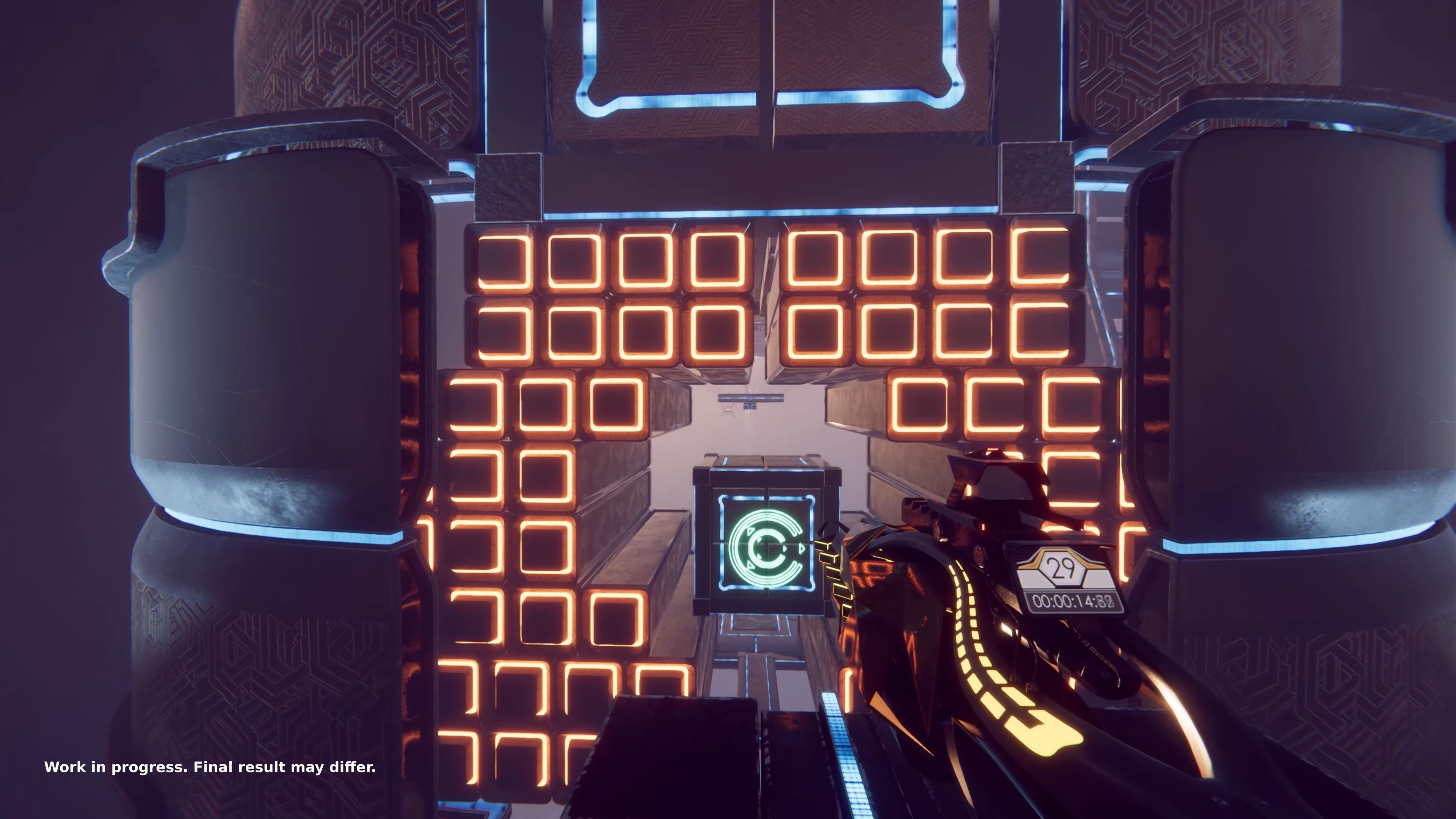Click the 'Work in progress' disclaimer text
Image resolution: width=1456 pixels, height=819 pixels.
coord(211,767)
